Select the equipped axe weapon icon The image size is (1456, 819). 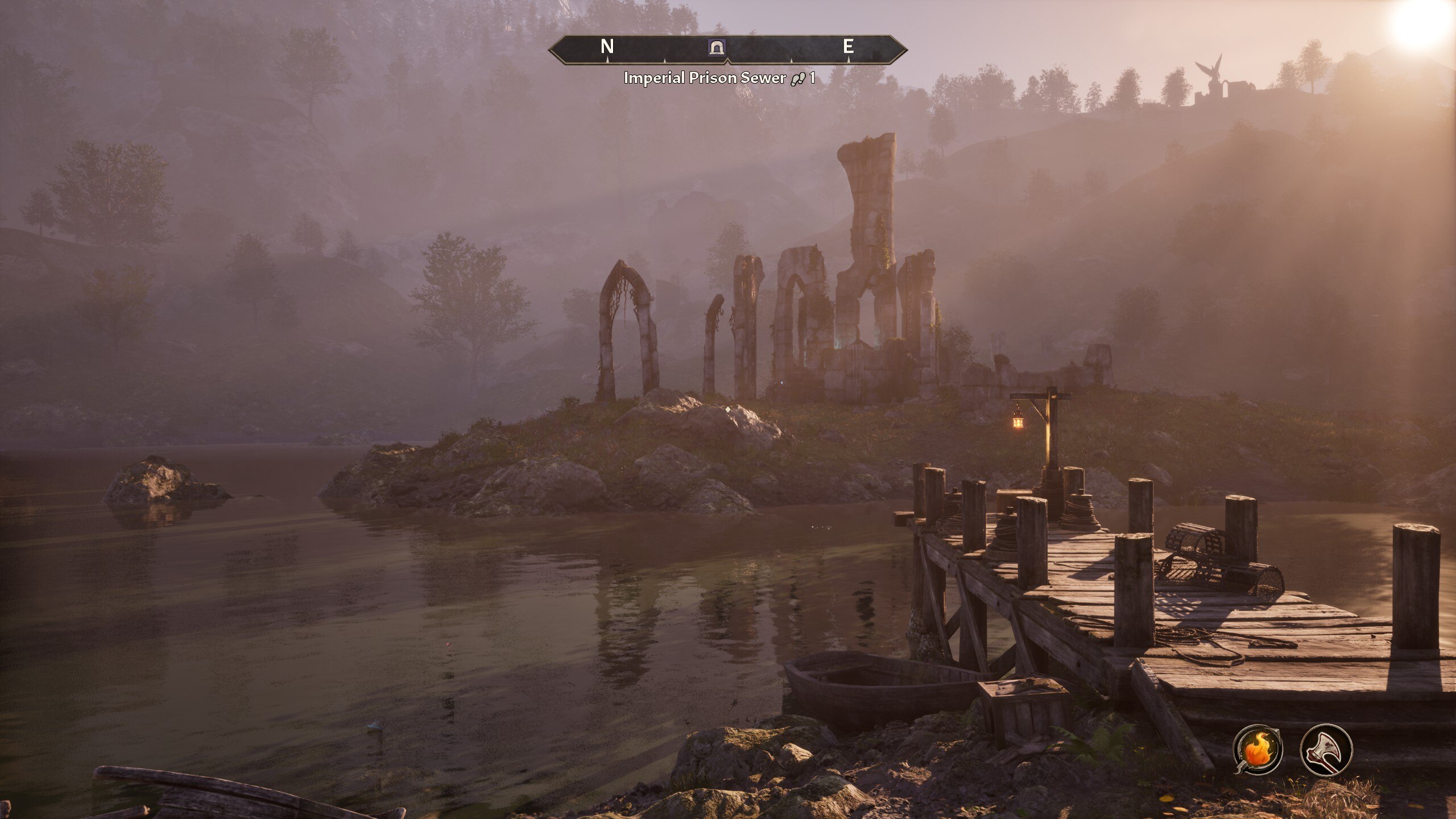point(1326,750)
